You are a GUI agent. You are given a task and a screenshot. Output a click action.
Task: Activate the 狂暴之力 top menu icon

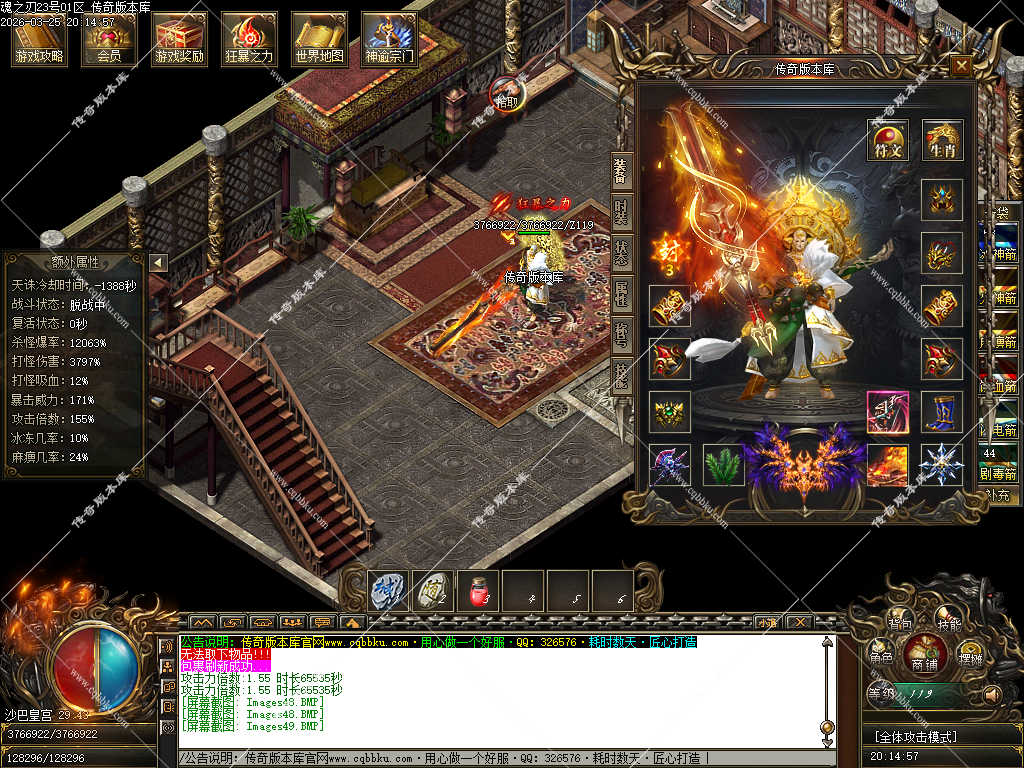point(249,39)
